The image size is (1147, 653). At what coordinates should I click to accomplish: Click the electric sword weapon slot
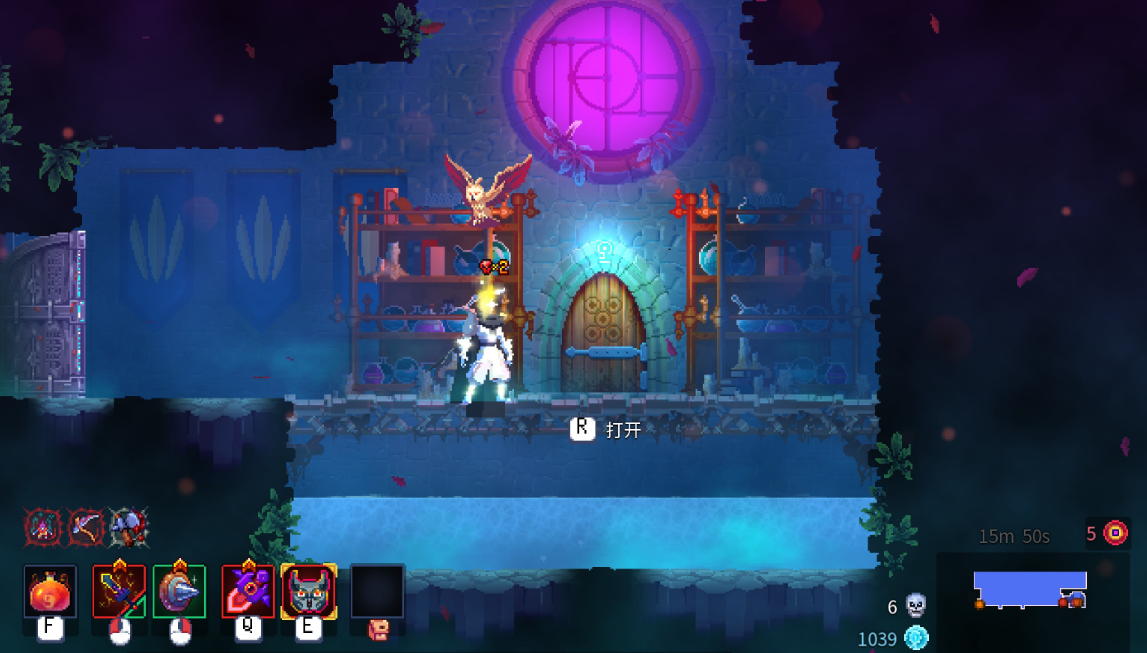pos(119,592)
